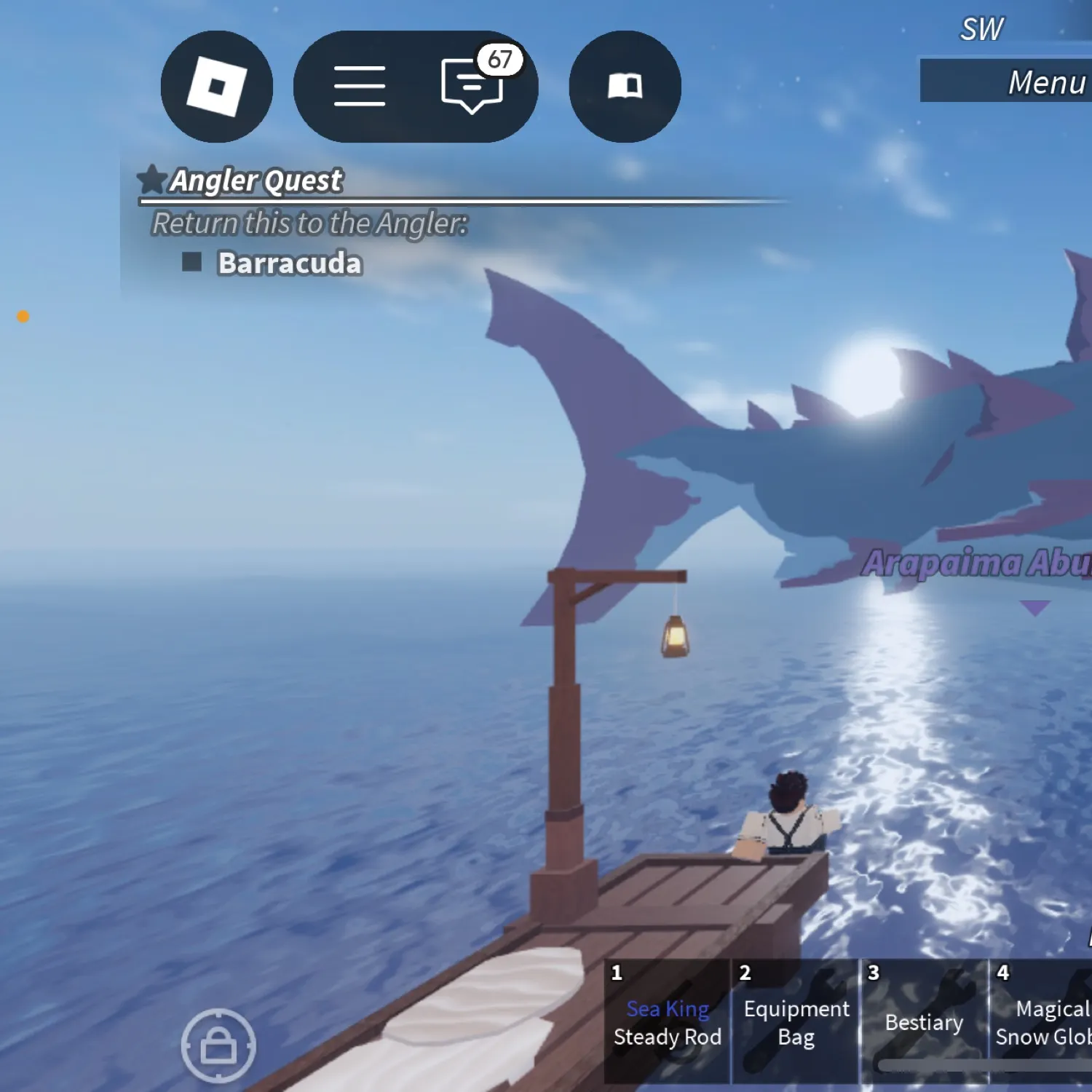This screenshot has width=1092, height=1092.
Task: Equip the Sea King Steady Rod slot
Action: [667, 1022]
